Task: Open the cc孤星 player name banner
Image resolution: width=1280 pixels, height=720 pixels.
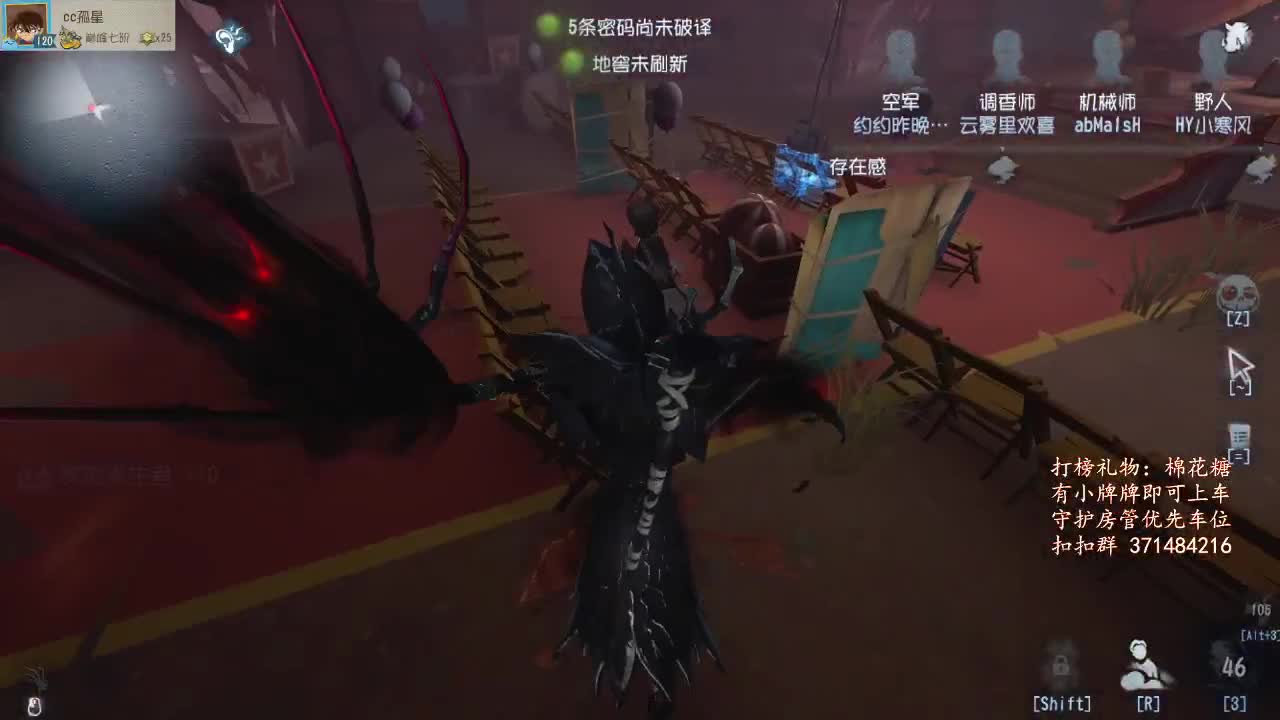Action: pos(85,14)
